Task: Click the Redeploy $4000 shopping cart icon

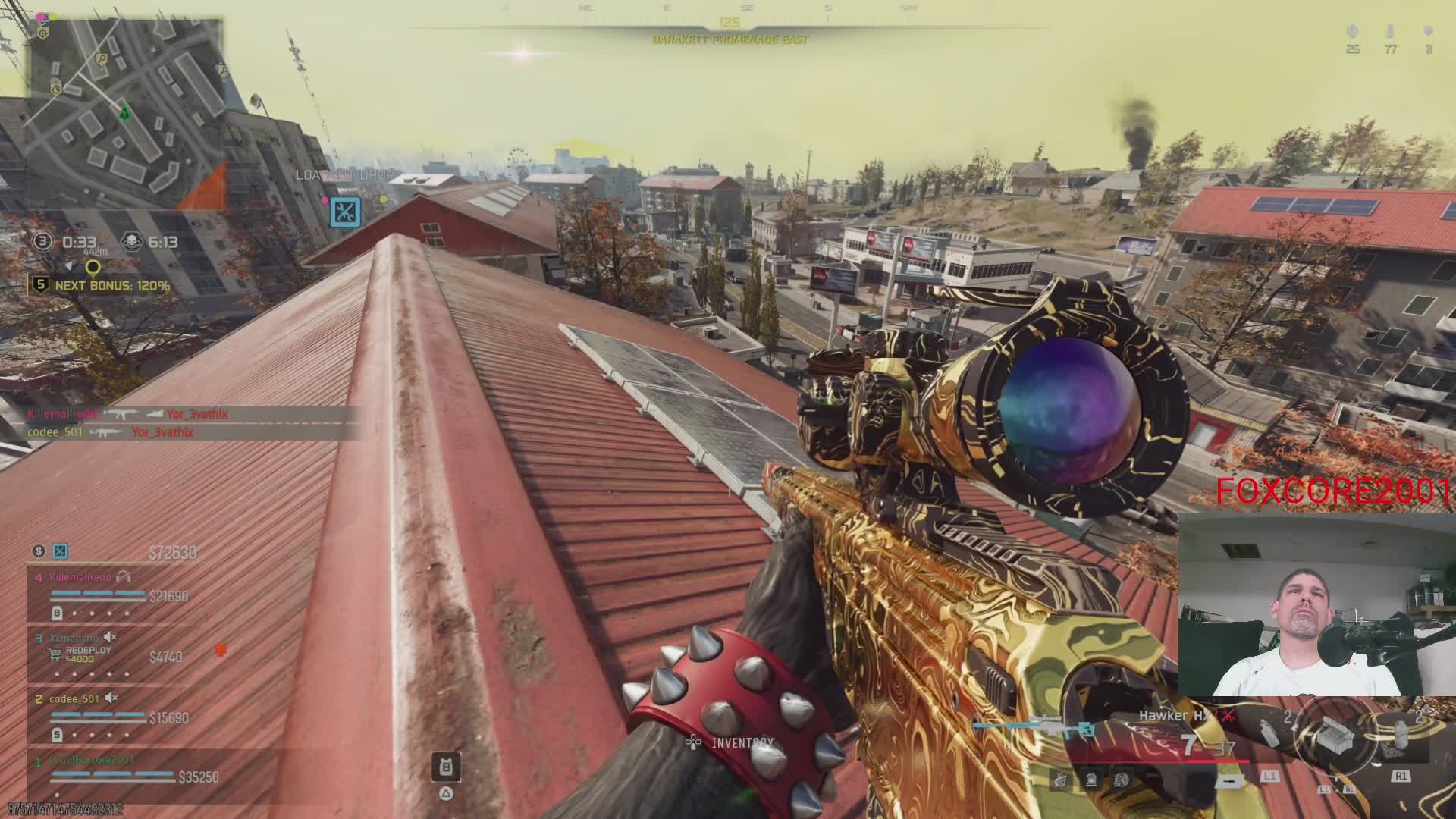Action: [55, 654]
